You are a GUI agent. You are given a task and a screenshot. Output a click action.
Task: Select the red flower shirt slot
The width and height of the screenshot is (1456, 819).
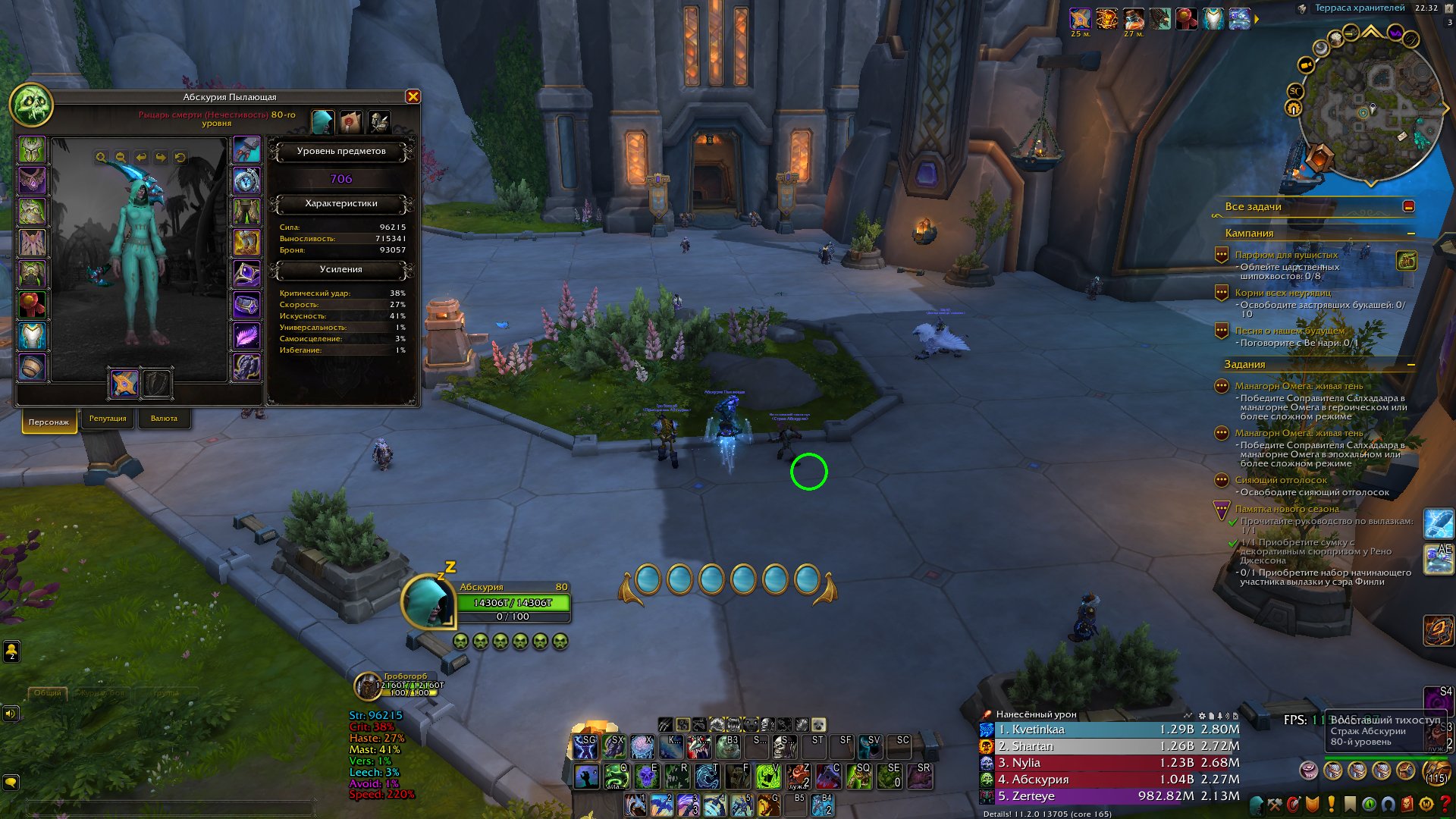(x=32, y=305)
